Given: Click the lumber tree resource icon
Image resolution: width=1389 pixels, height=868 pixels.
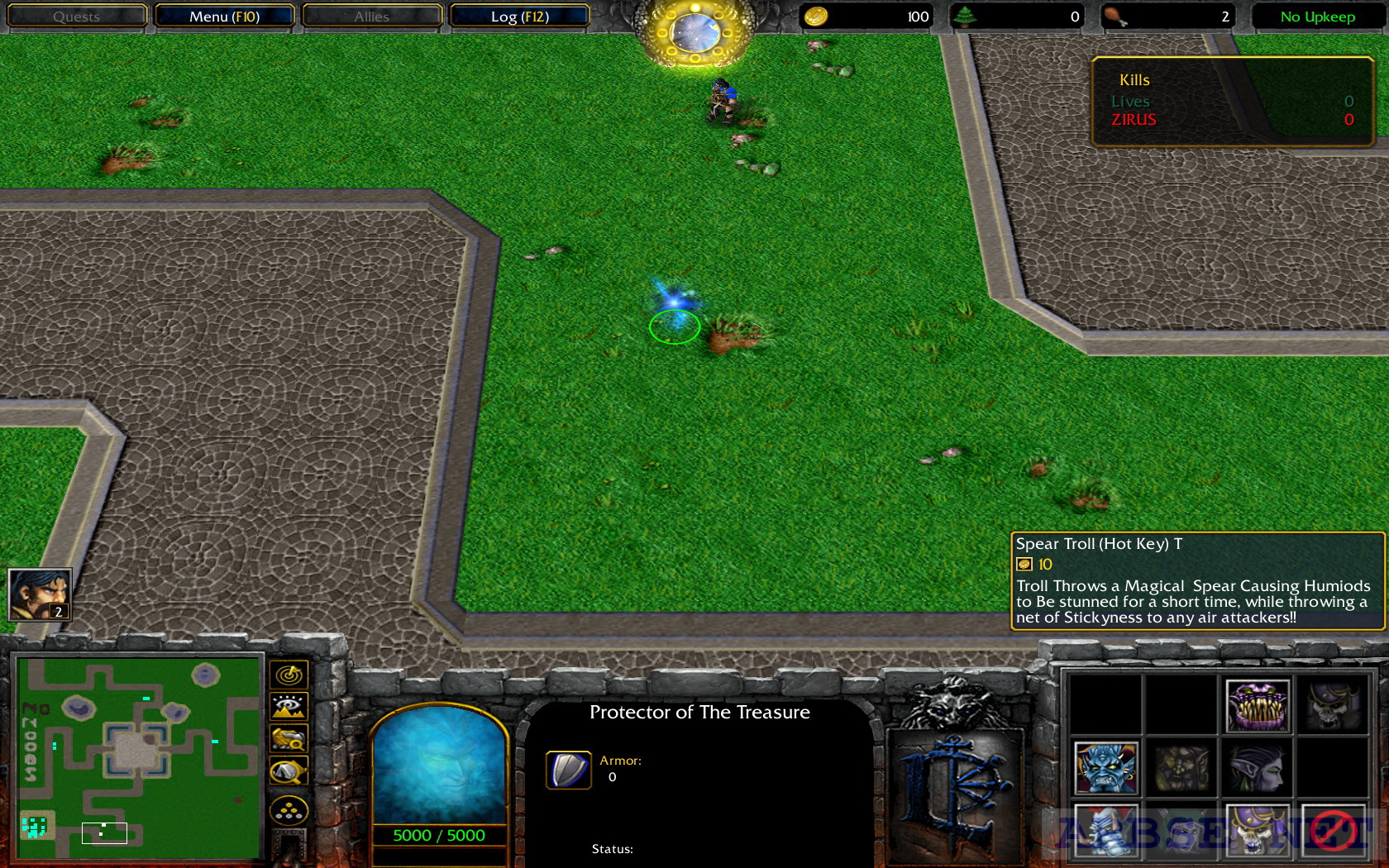Looking at the screenshot, I should coord(964,16).
